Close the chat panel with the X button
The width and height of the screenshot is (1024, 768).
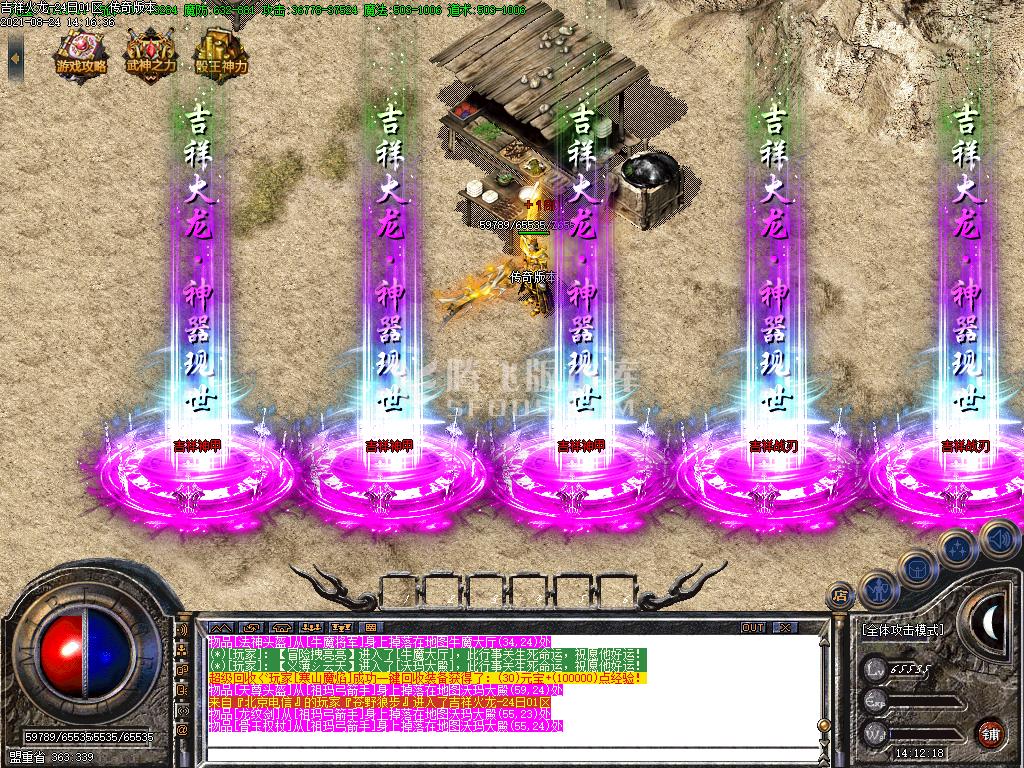[x=785, y=628]
